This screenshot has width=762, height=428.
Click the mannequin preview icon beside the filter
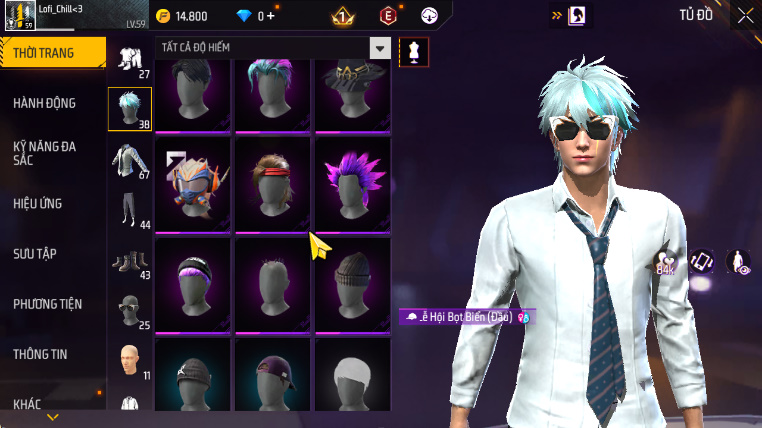413,51
